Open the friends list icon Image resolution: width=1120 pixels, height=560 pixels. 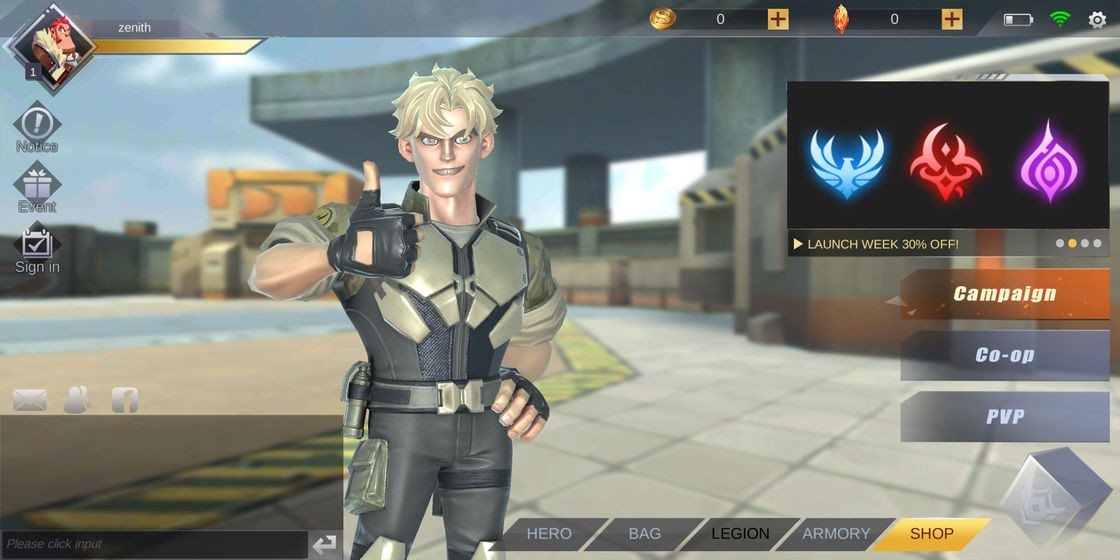point(77,401)
